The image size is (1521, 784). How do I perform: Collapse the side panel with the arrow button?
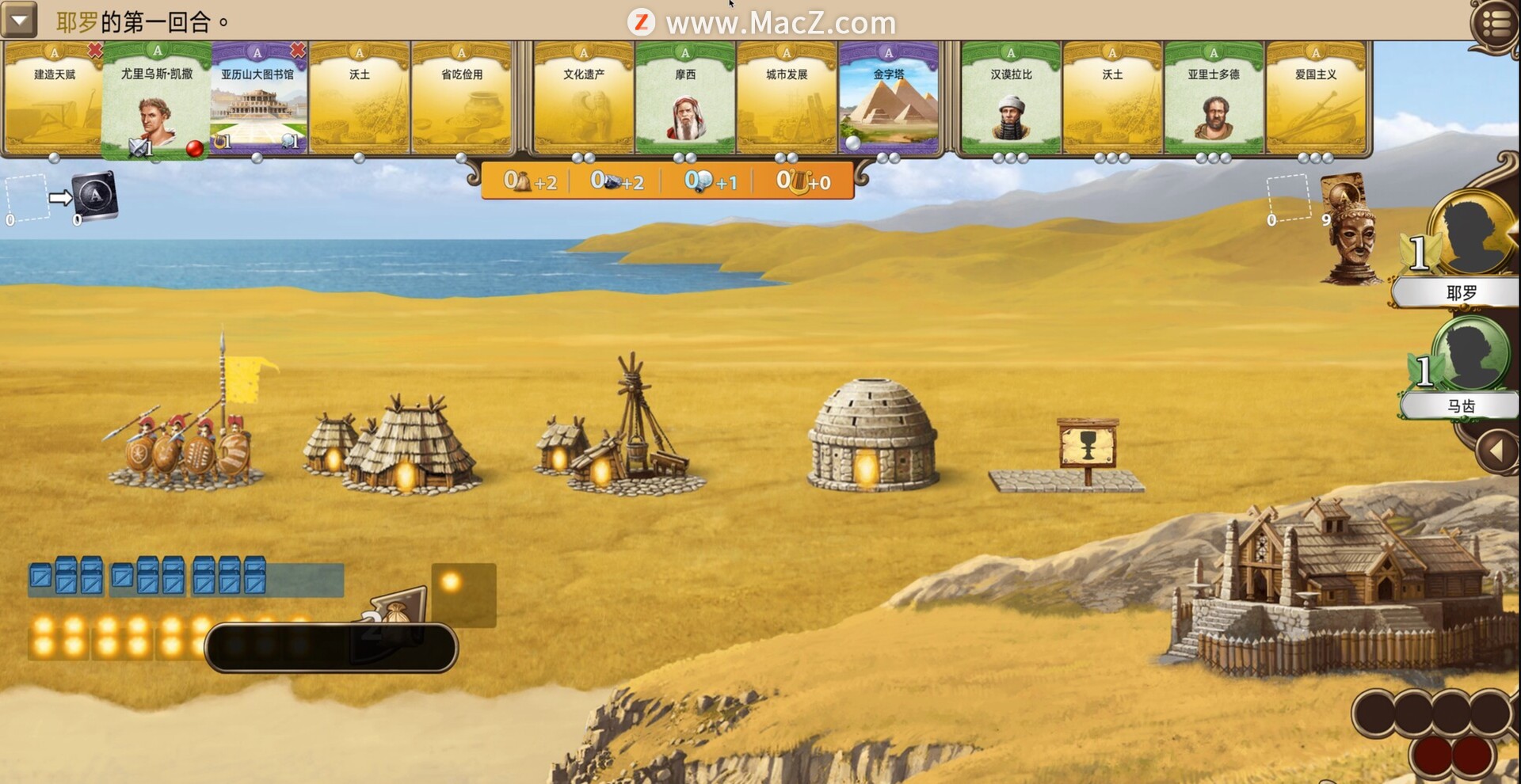pos(1496,451)
